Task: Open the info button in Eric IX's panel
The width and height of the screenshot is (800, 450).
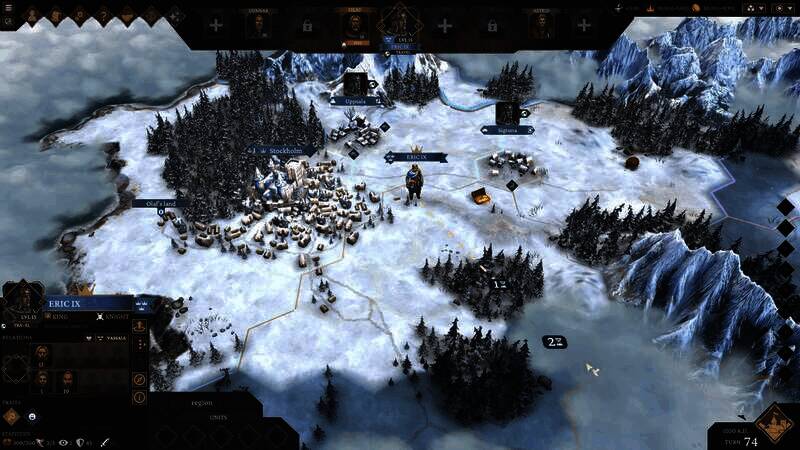Action: tap(139, 397)
